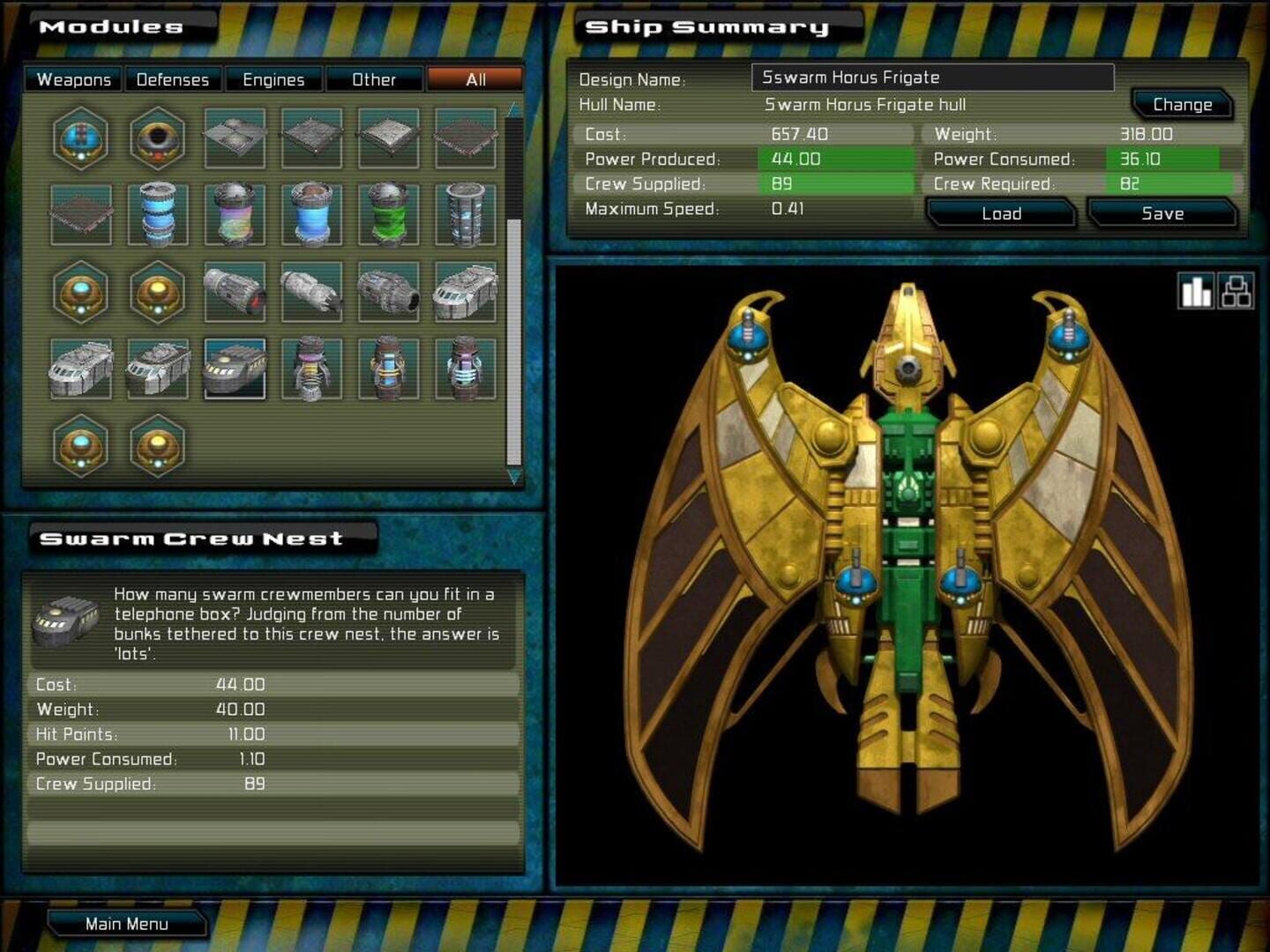Click the Power Produced green bar
1270x952 pixels.
tap(833, 160)
